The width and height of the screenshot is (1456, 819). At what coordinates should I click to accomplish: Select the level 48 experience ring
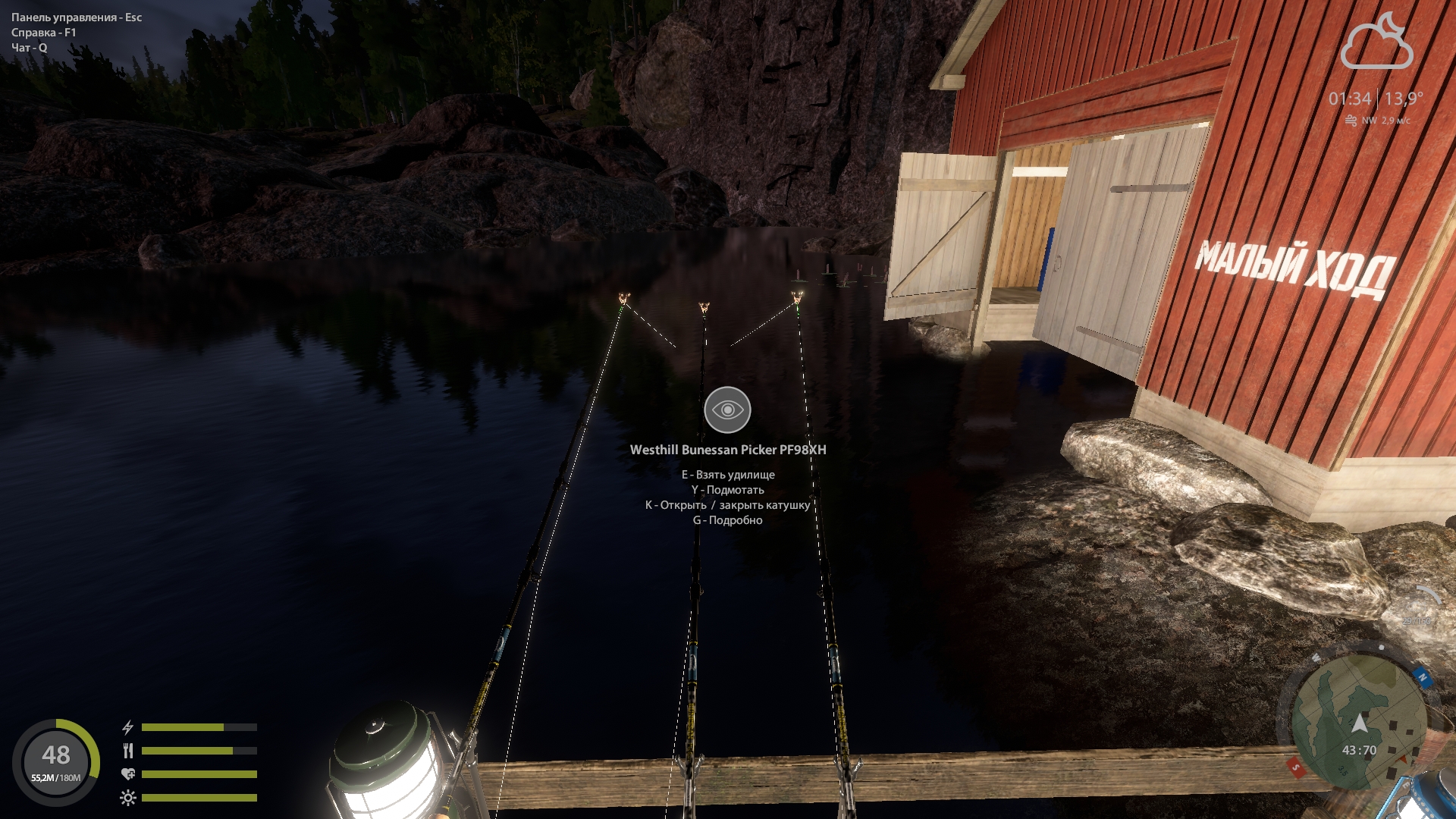[56, 761]
